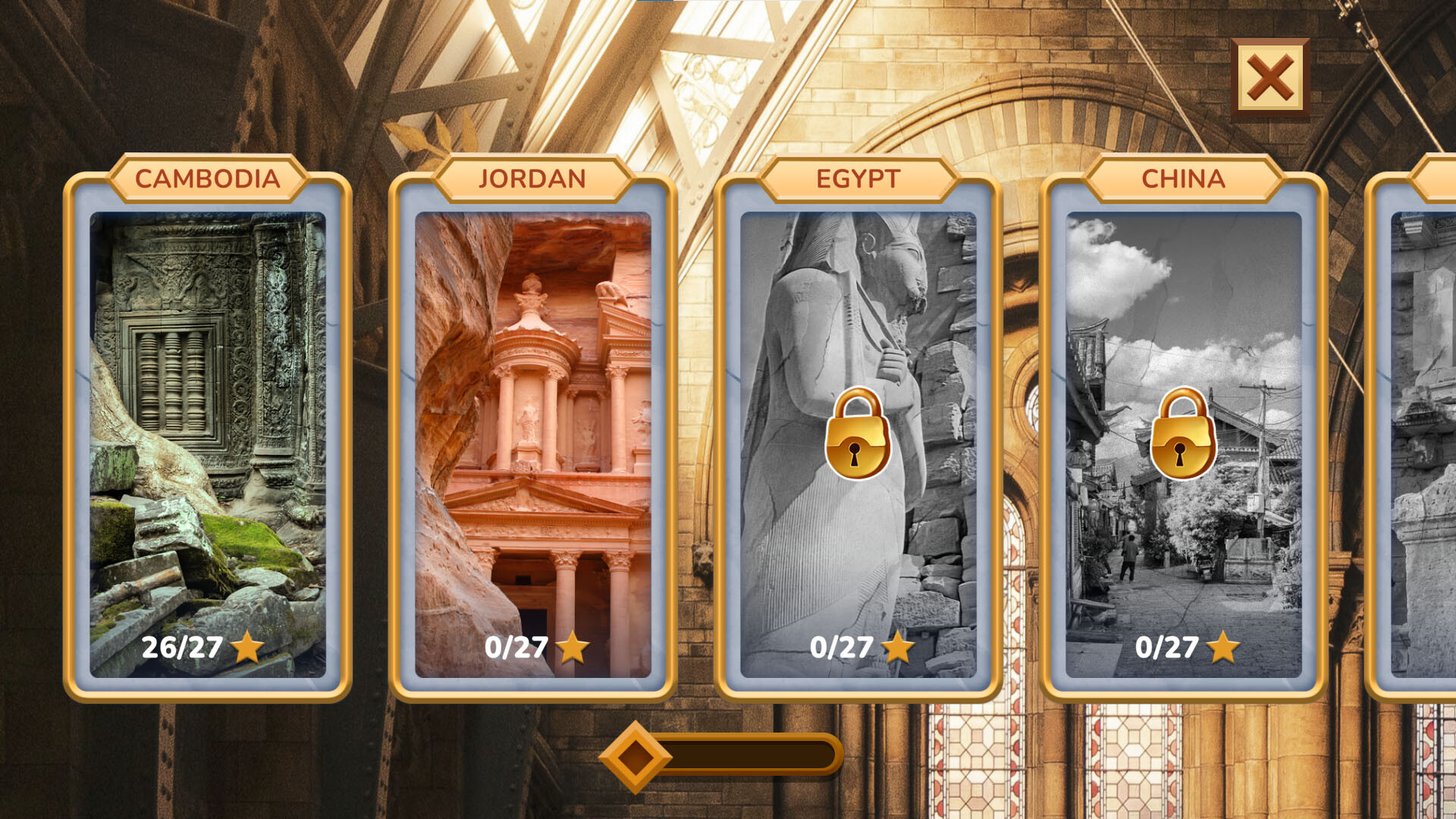This screenshot has width=1456, height=819.
Task: Click the star next to Jordan's 0/27 score
Action: 573,647
